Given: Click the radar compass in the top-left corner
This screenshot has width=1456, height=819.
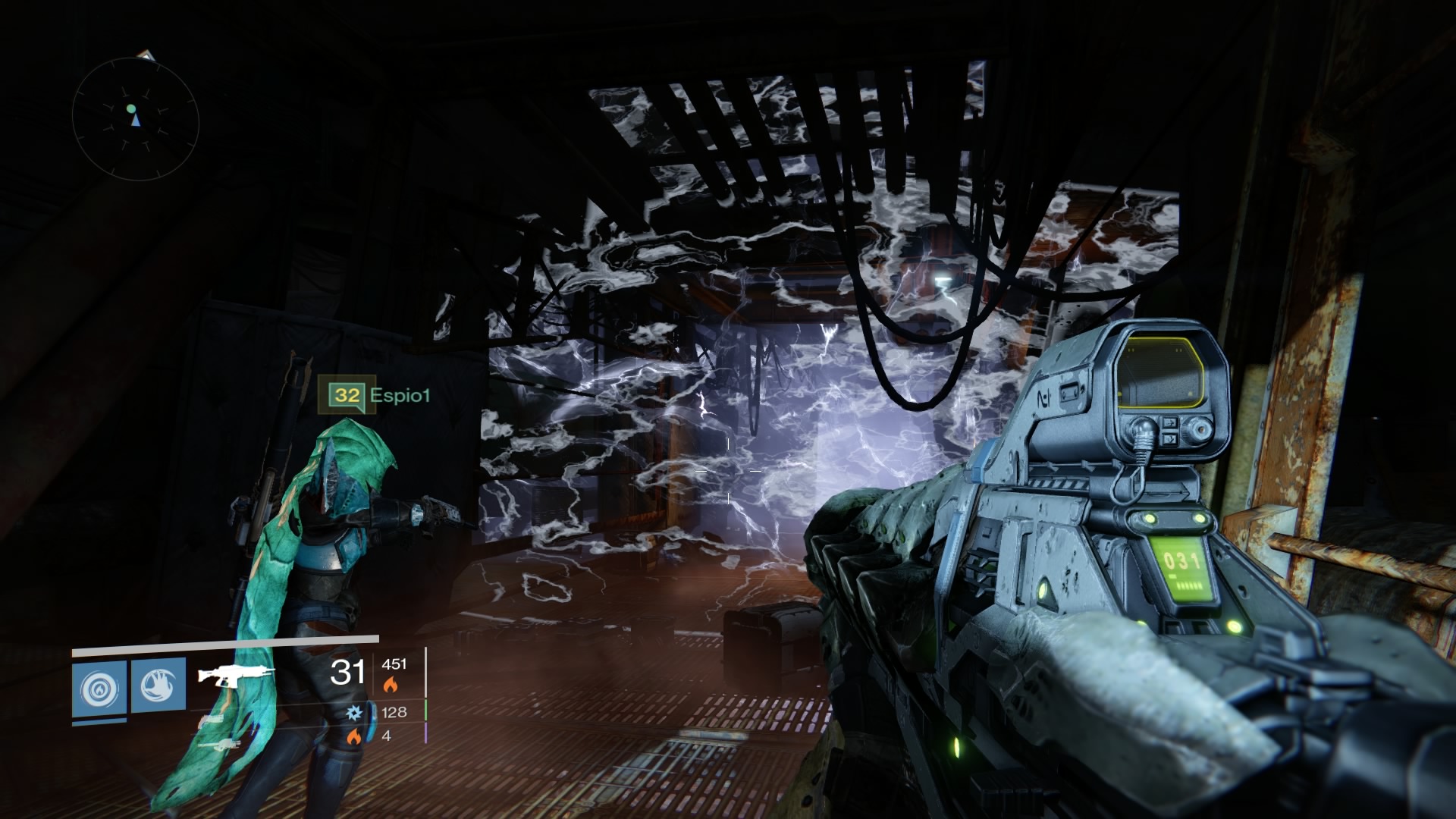Looking at the screenshot, I should tap(136, 114).
